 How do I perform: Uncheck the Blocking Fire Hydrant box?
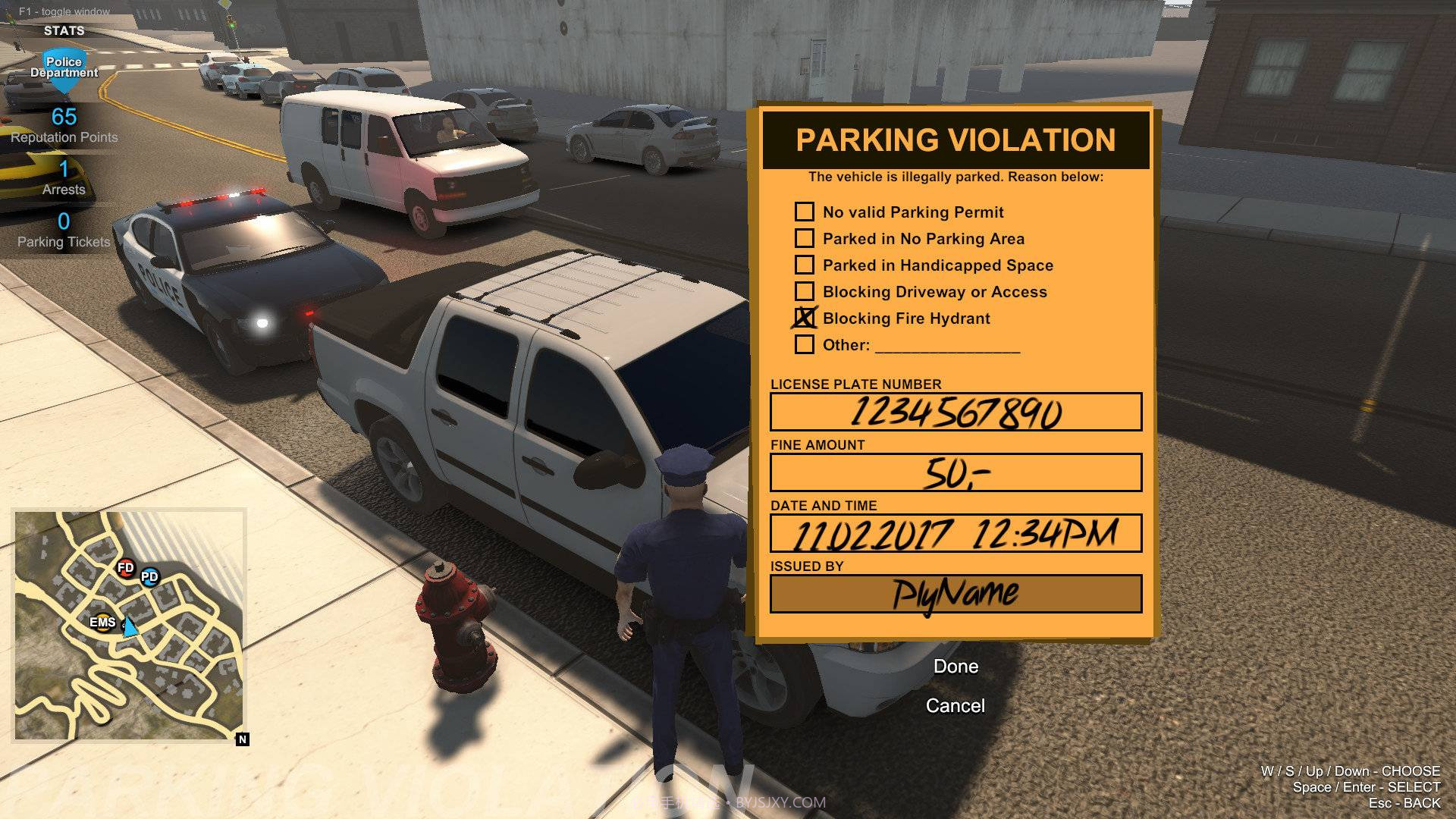coord(804,318)
